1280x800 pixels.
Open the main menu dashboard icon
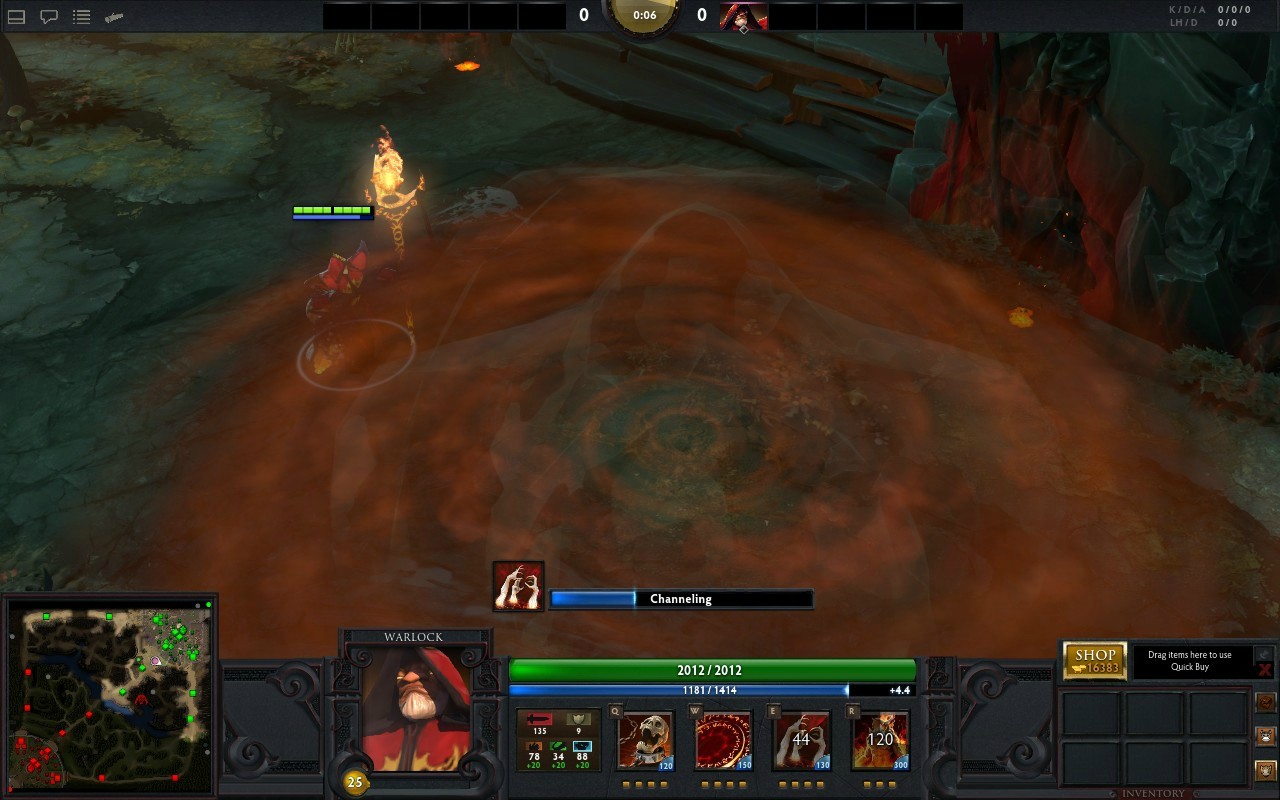click(x=16, y=17)
